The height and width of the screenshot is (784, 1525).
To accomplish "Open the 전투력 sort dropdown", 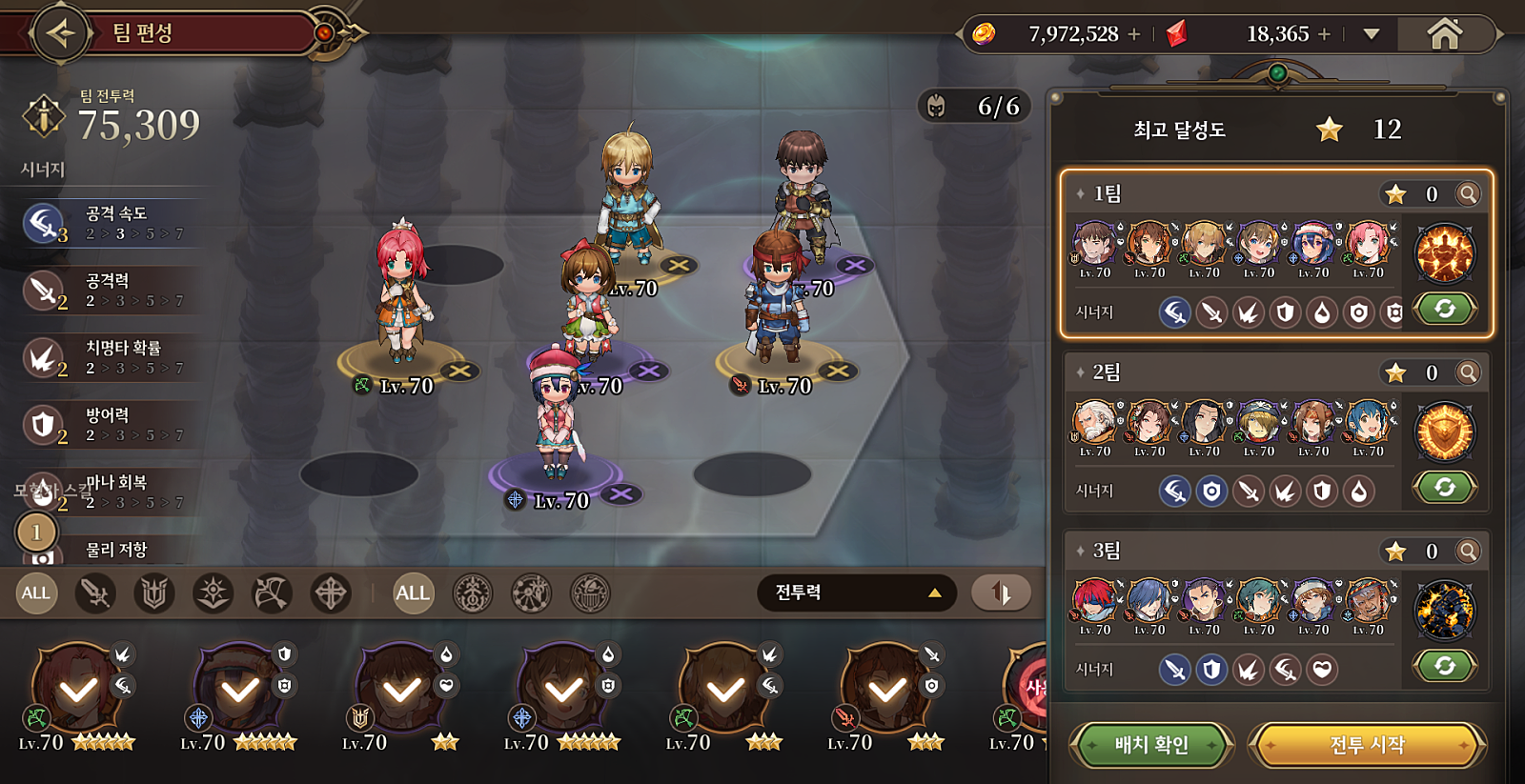I will pyautogui.click(x=856, y=593).
